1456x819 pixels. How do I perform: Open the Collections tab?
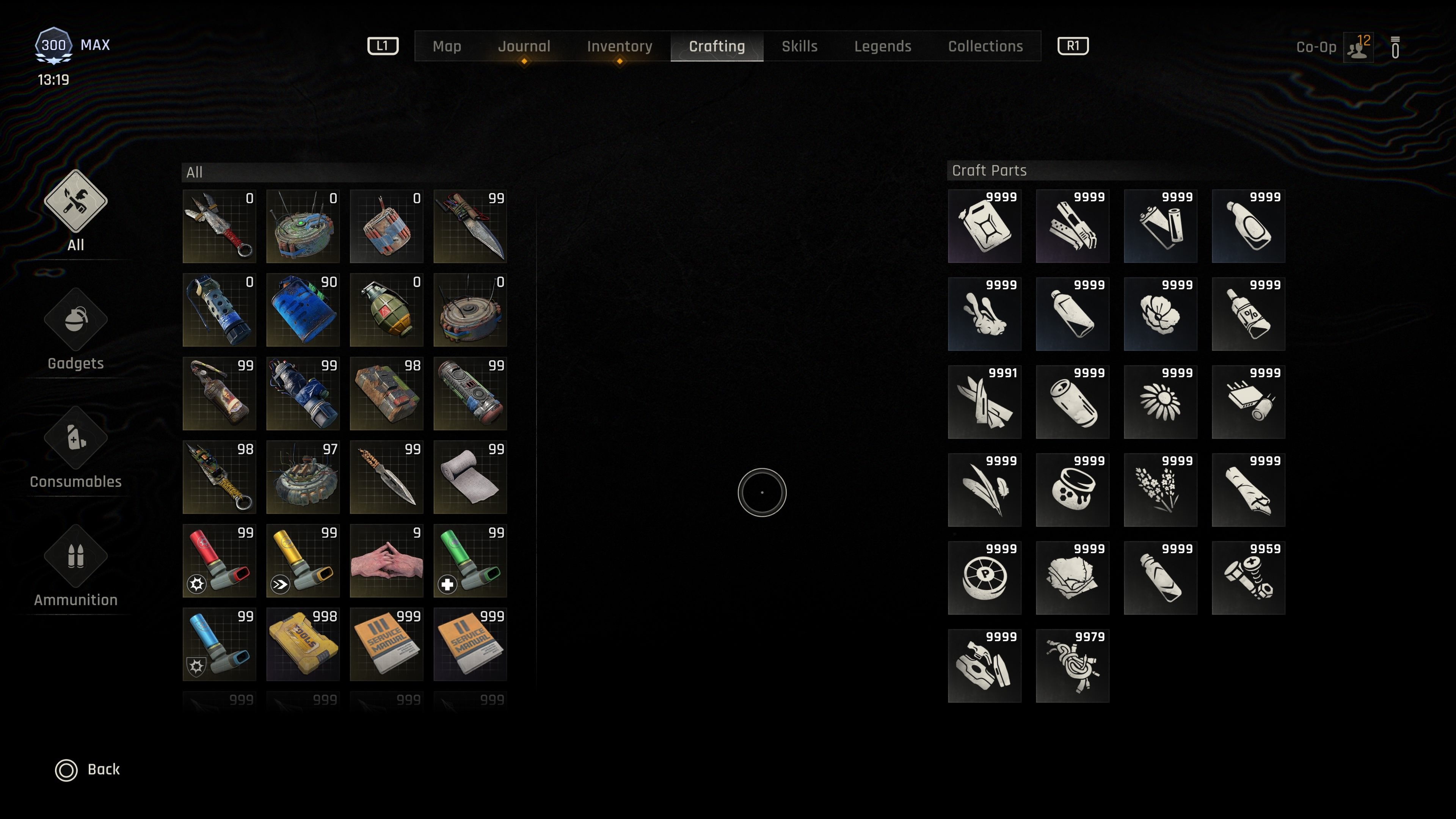pyautogui.click(x=985, y=46)
